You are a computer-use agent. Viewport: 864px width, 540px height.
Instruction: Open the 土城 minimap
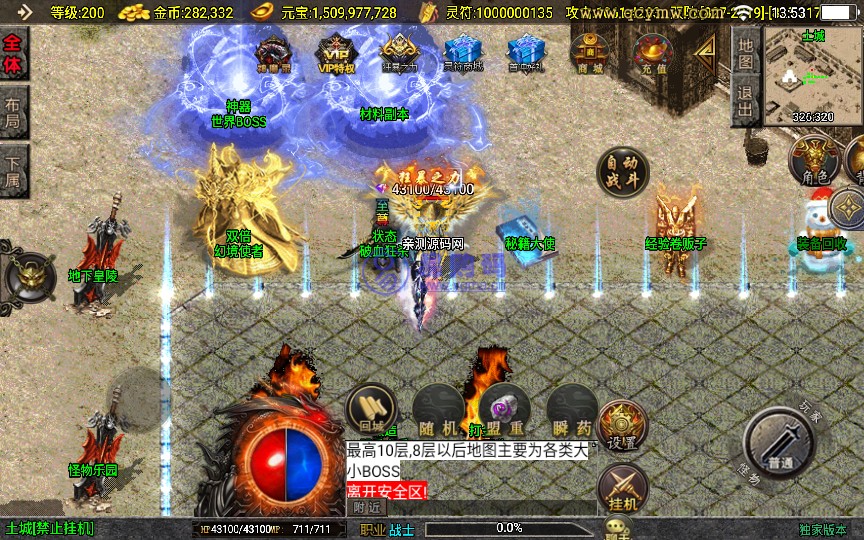point(813,75)
